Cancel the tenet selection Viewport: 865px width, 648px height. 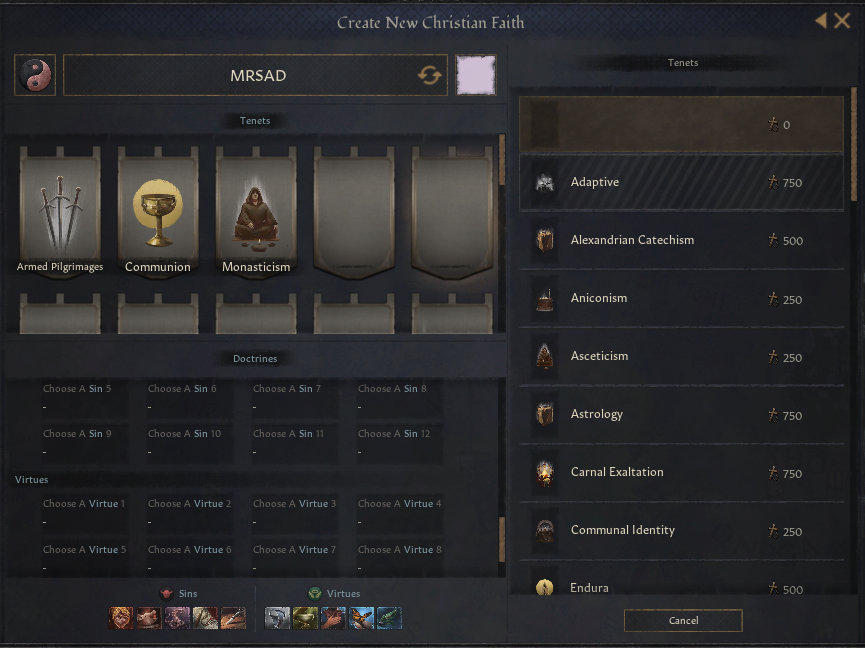(683, 621)
